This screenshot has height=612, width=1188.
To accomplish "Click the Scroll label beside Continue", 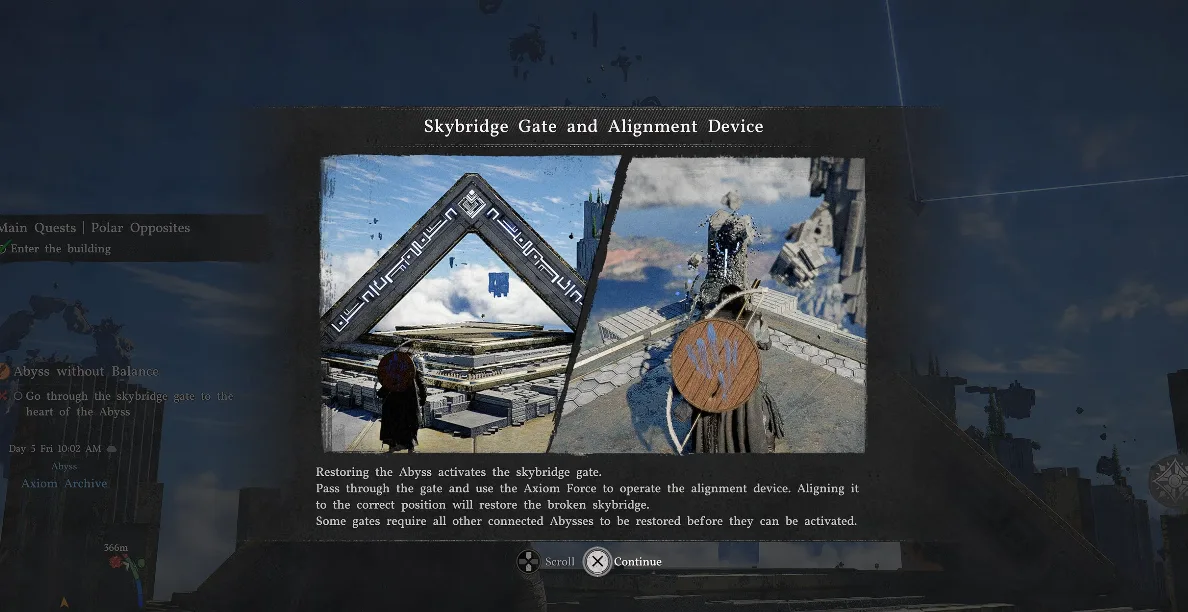I will (559, 562).
